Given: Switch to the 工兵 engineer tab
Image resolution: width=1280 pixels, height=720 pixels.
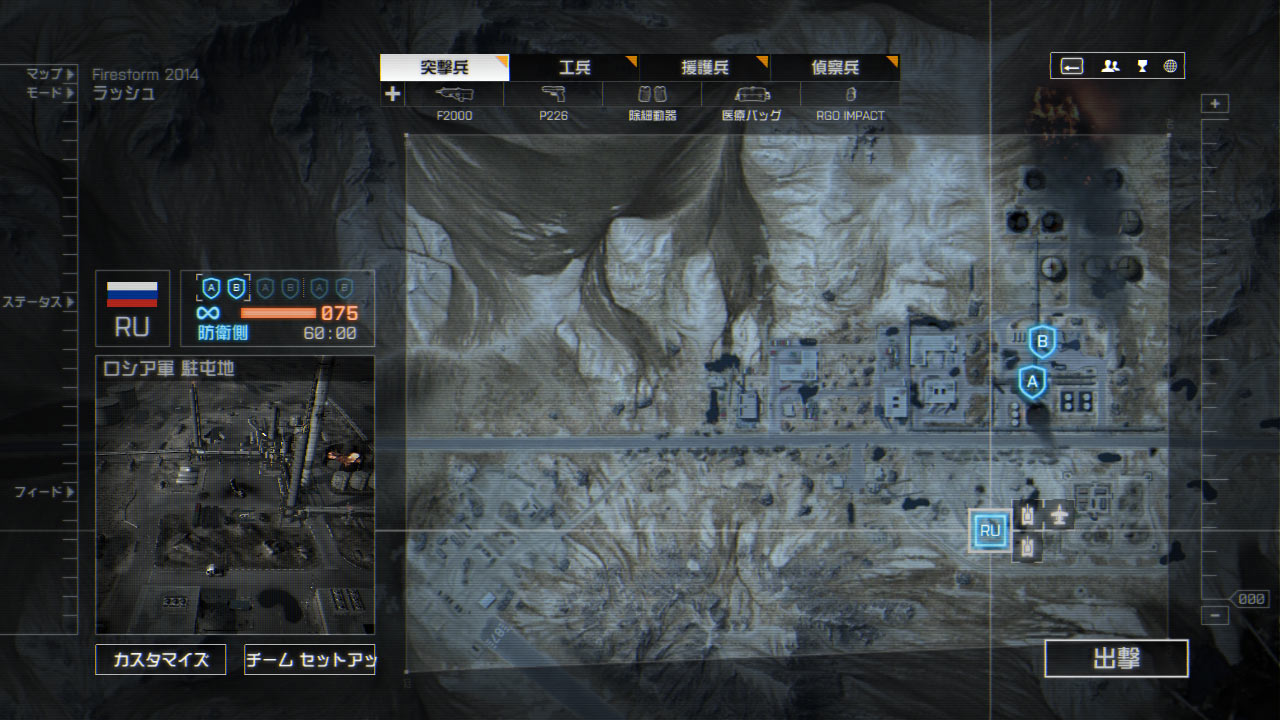Looking at the screenshot, I should [x=574, y=68].
